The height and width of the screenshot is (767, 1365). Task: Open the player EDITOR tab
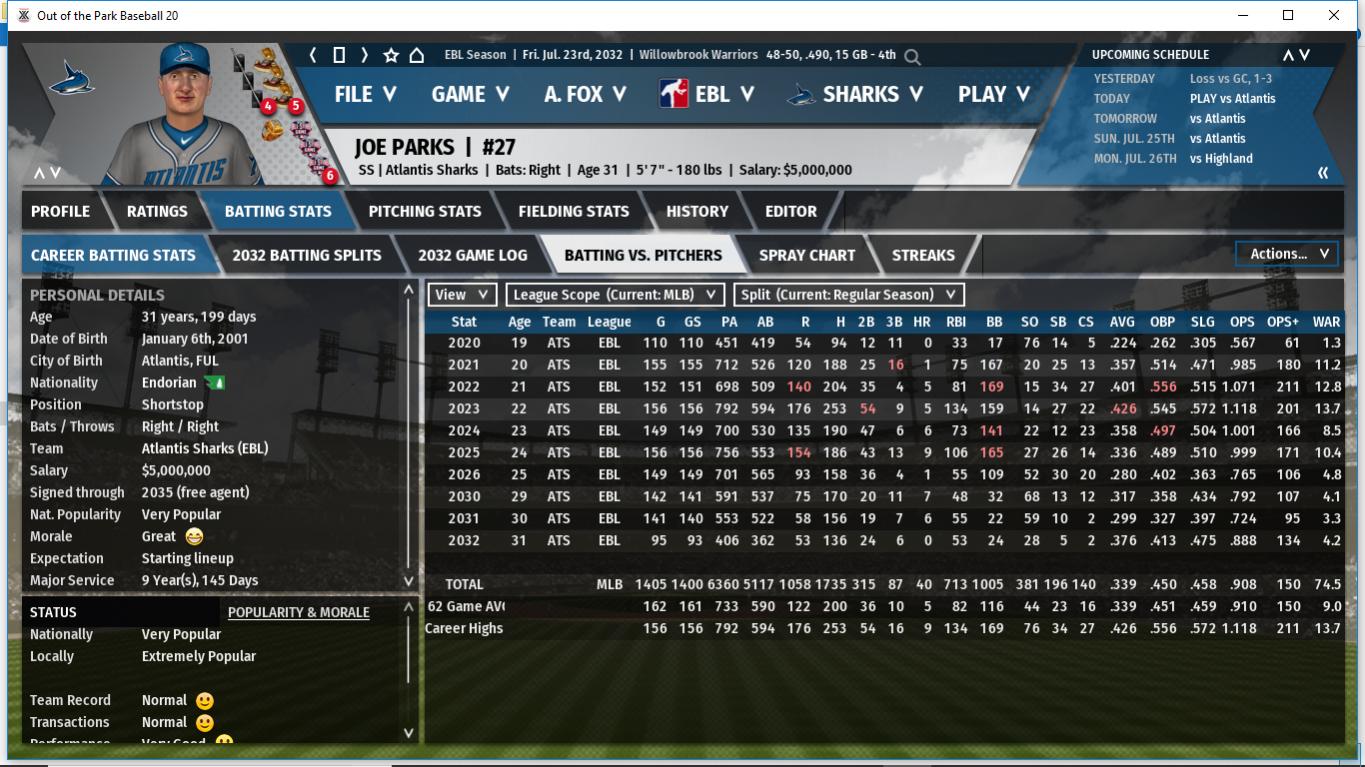[x=791, y=211]
